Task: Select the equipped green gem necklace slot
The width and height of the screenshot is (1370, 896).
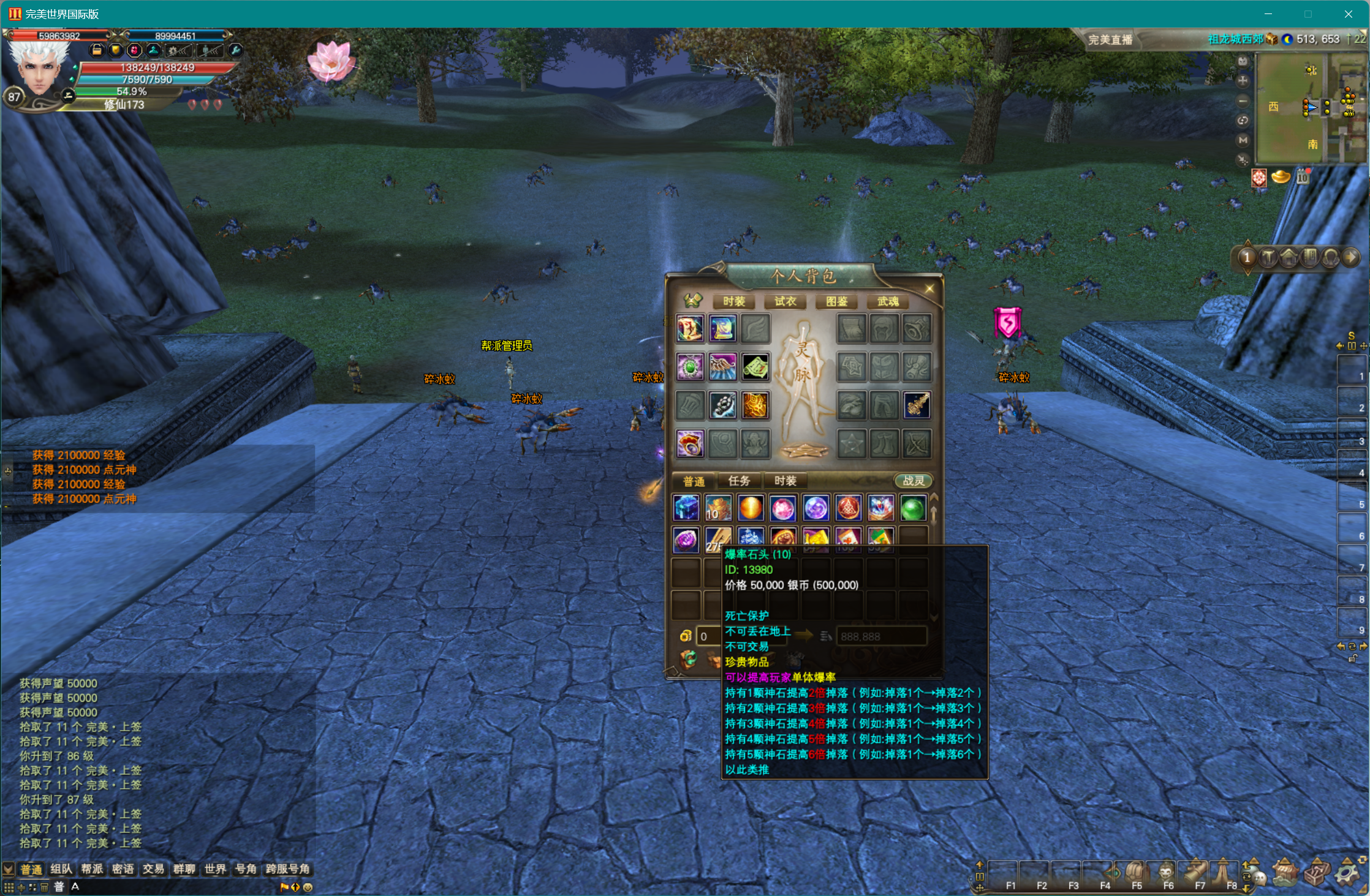Action: [x=691, y=367]
